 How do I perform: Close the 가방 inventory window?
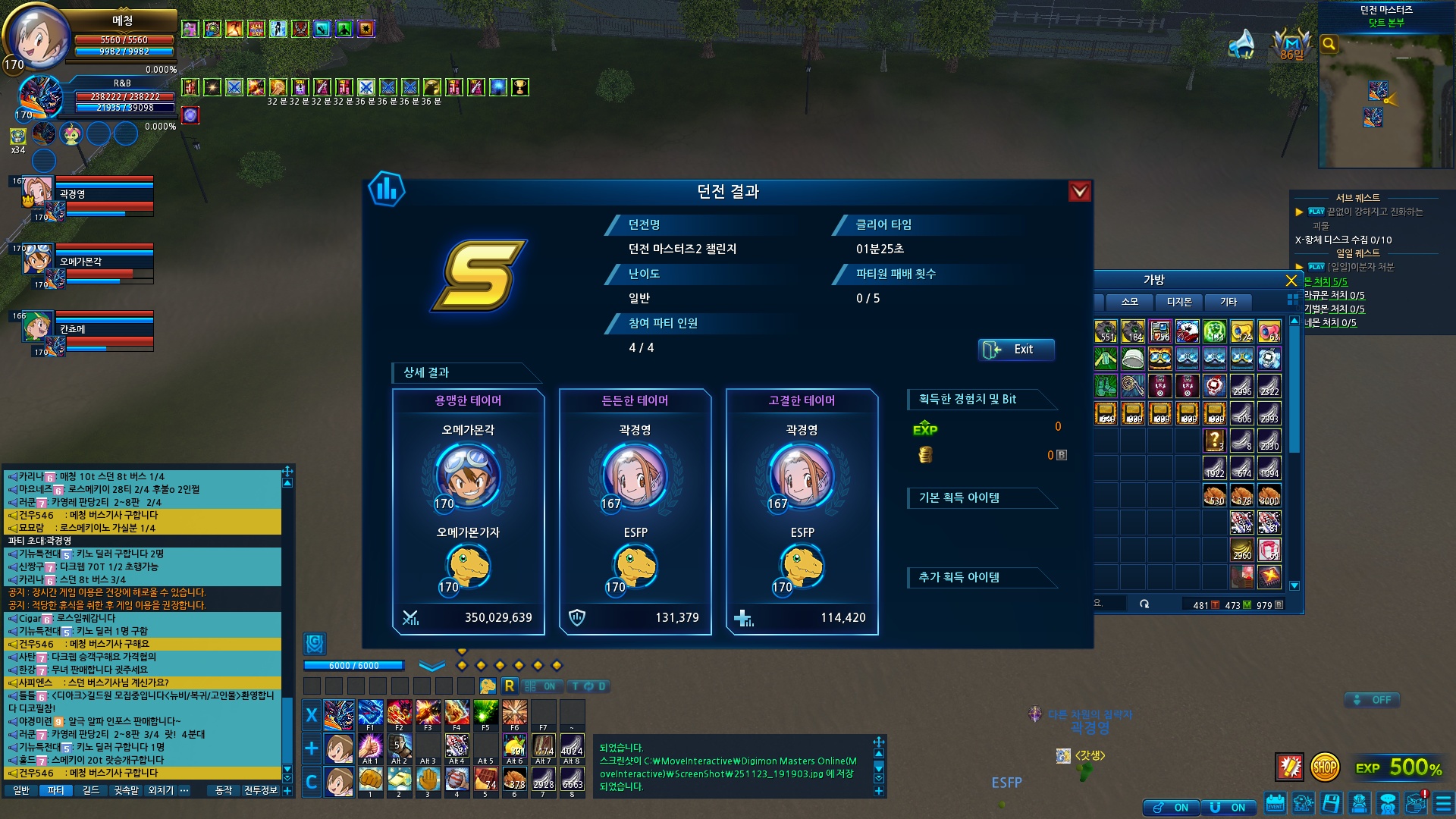(1291, 281)
